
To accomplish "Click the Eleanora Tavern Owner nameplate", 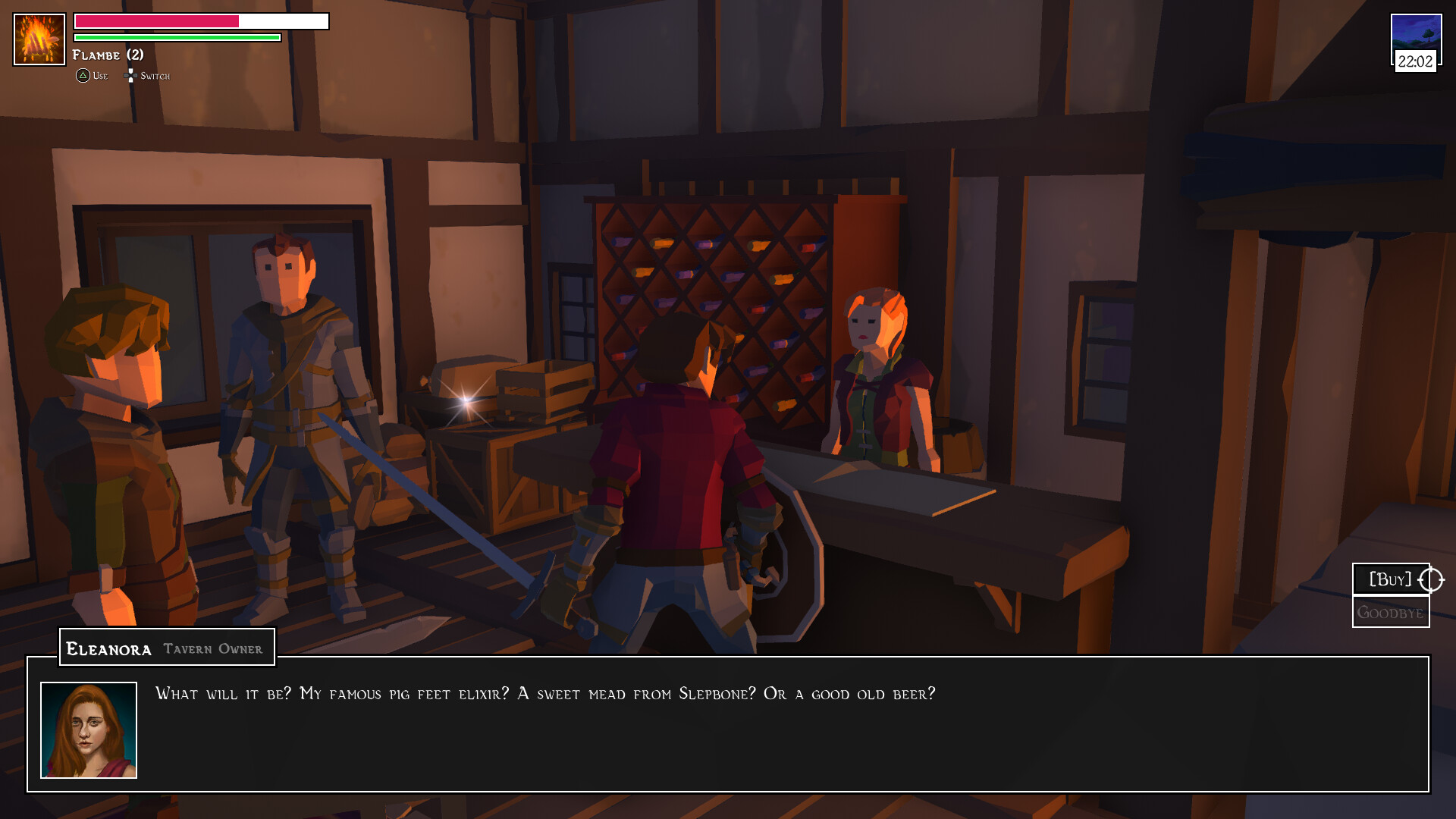I will click(x=166, y=647).
